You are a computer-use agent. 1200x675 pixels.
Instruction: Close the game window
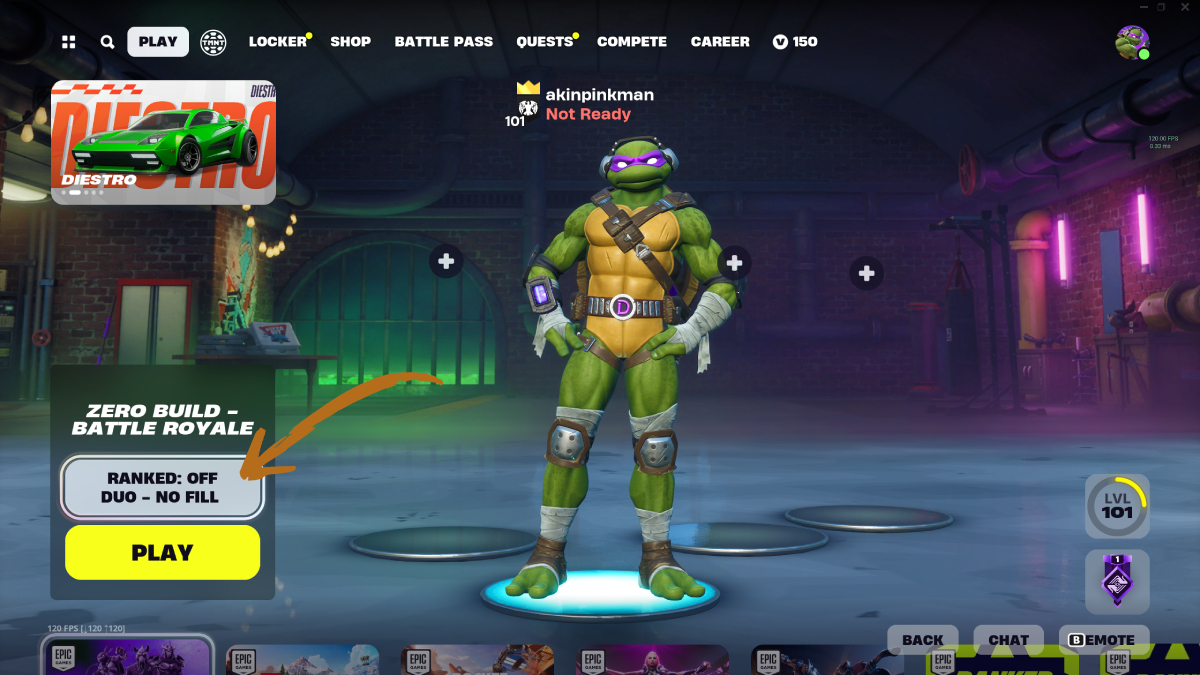tap(1186, 7)
